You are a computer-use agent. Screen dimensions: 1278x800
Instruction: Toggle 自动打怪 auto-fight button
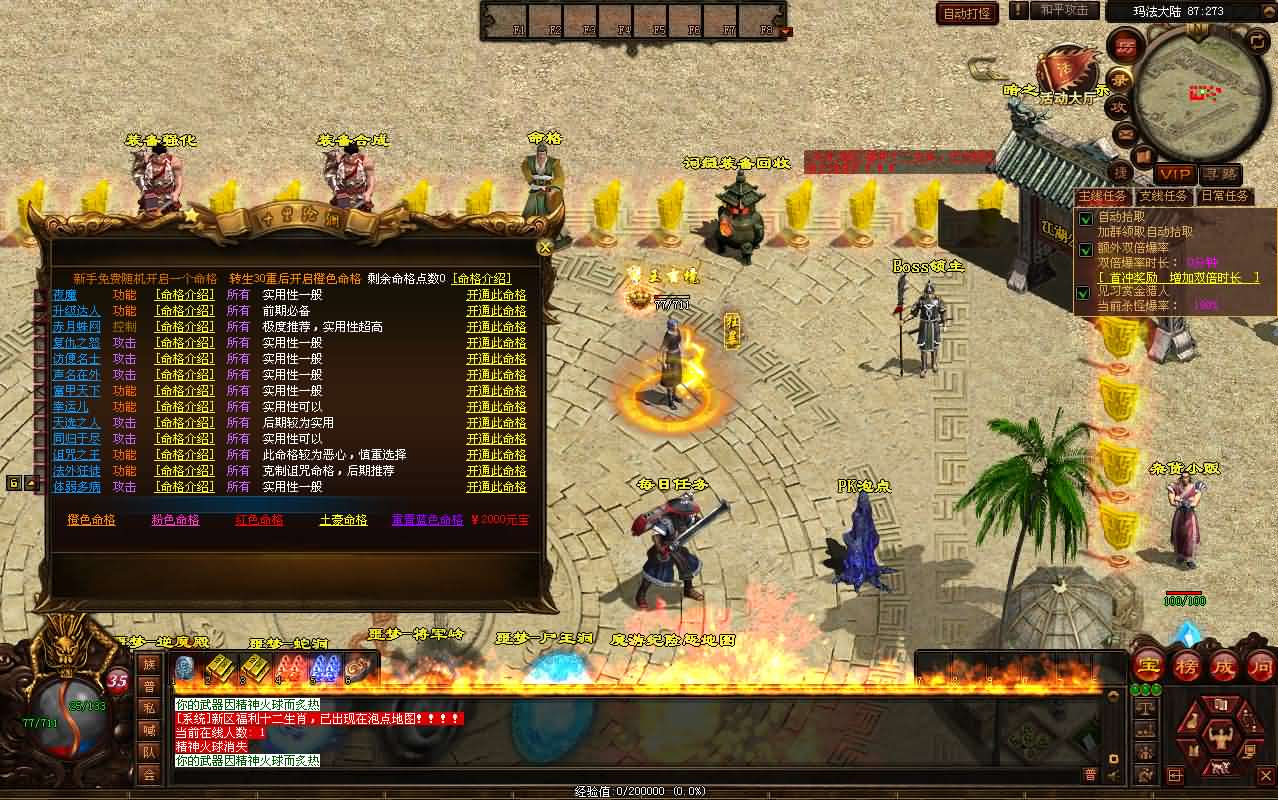click(x=968, y=13)
